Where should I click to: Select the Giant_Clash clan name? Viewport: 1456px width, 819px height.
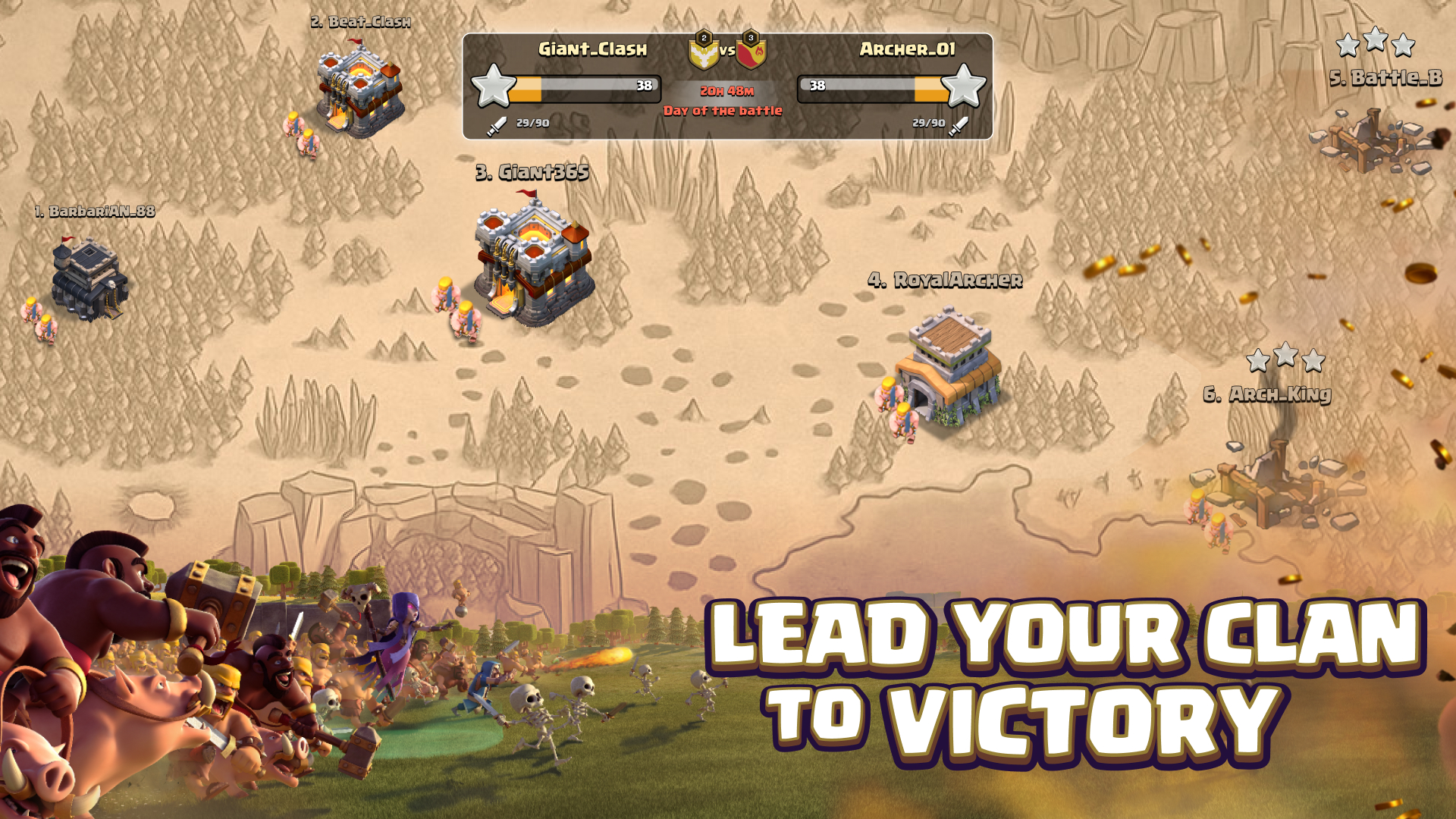click(x=591, y=50)
